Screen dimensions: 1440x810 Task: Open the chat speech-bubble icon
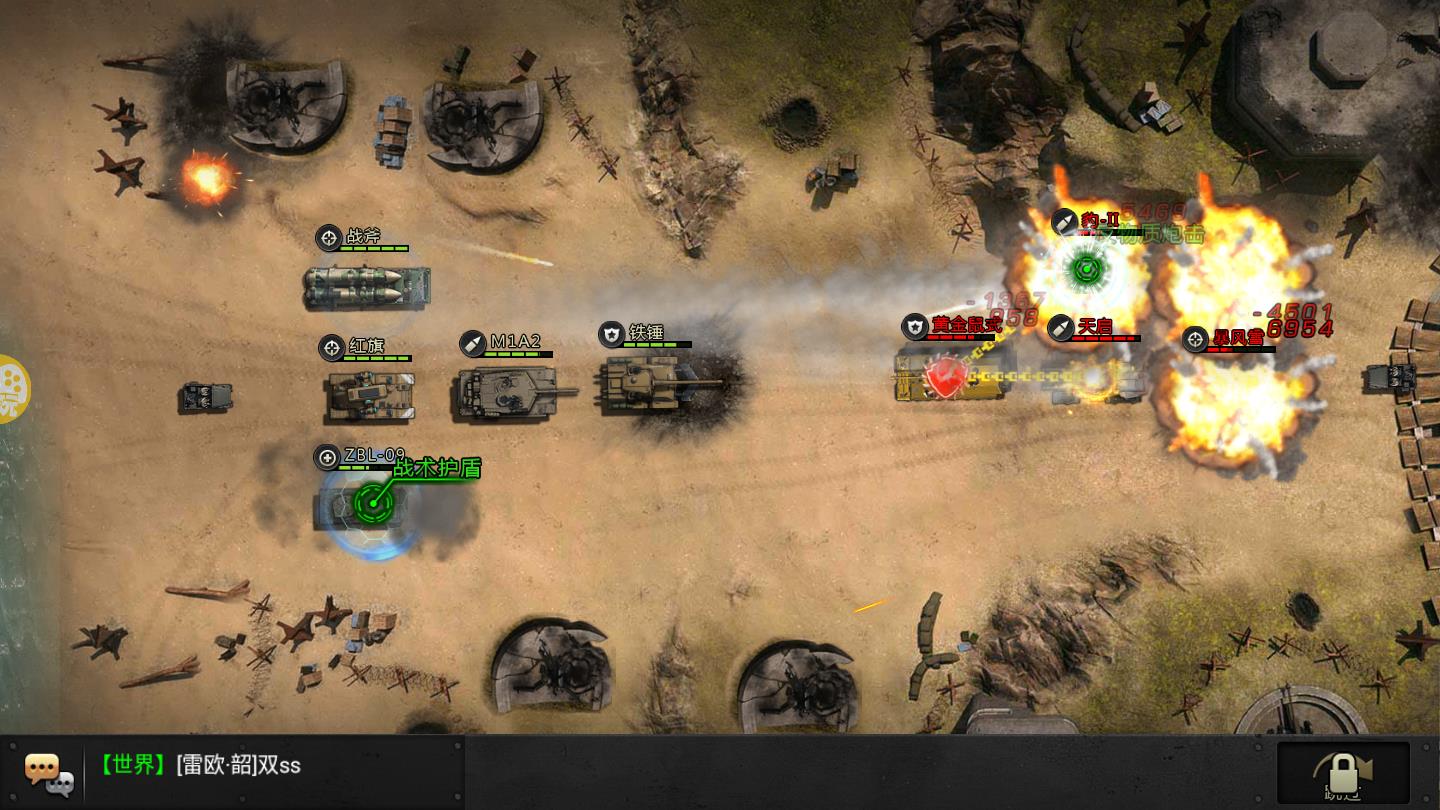click(48, 772)
